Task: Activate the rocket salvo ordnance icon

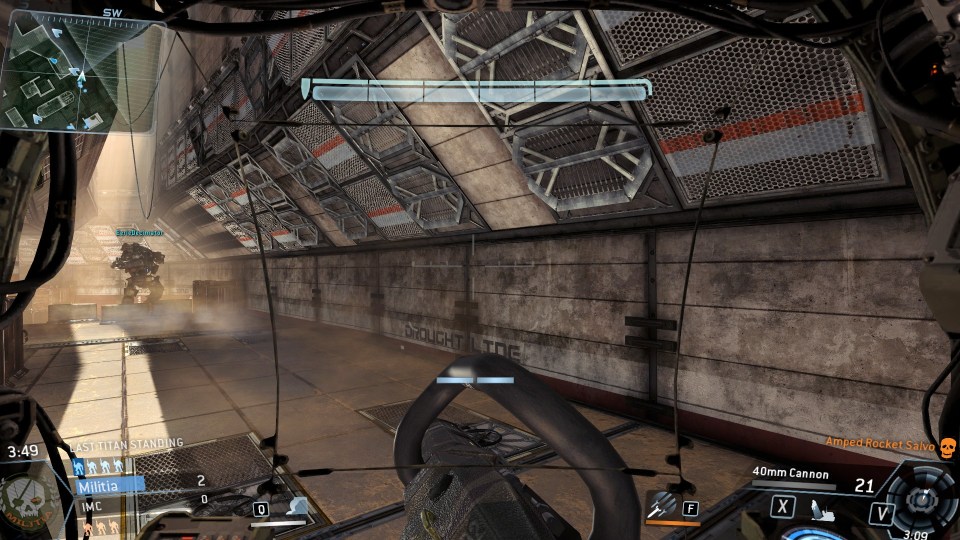Action: 661,507
